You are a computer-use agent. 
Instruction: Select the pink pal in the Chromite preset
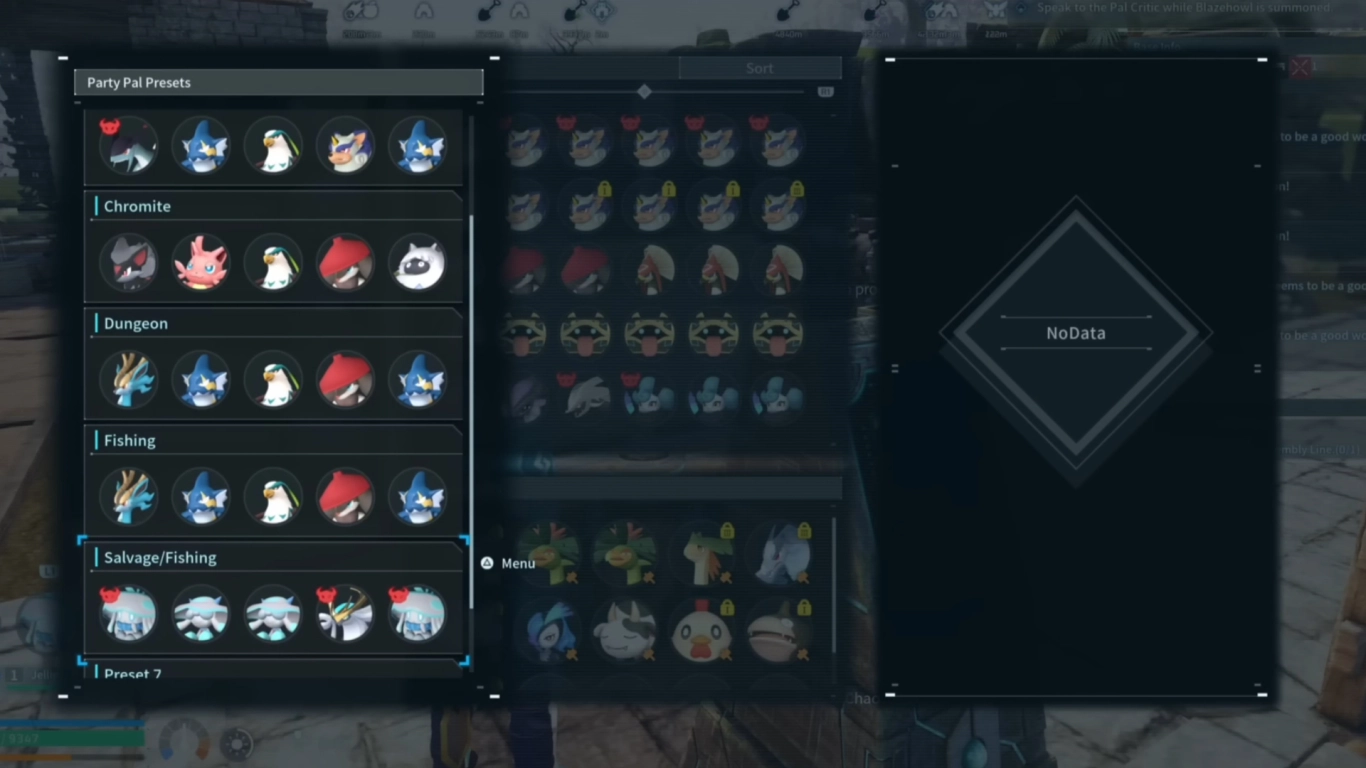201,262
